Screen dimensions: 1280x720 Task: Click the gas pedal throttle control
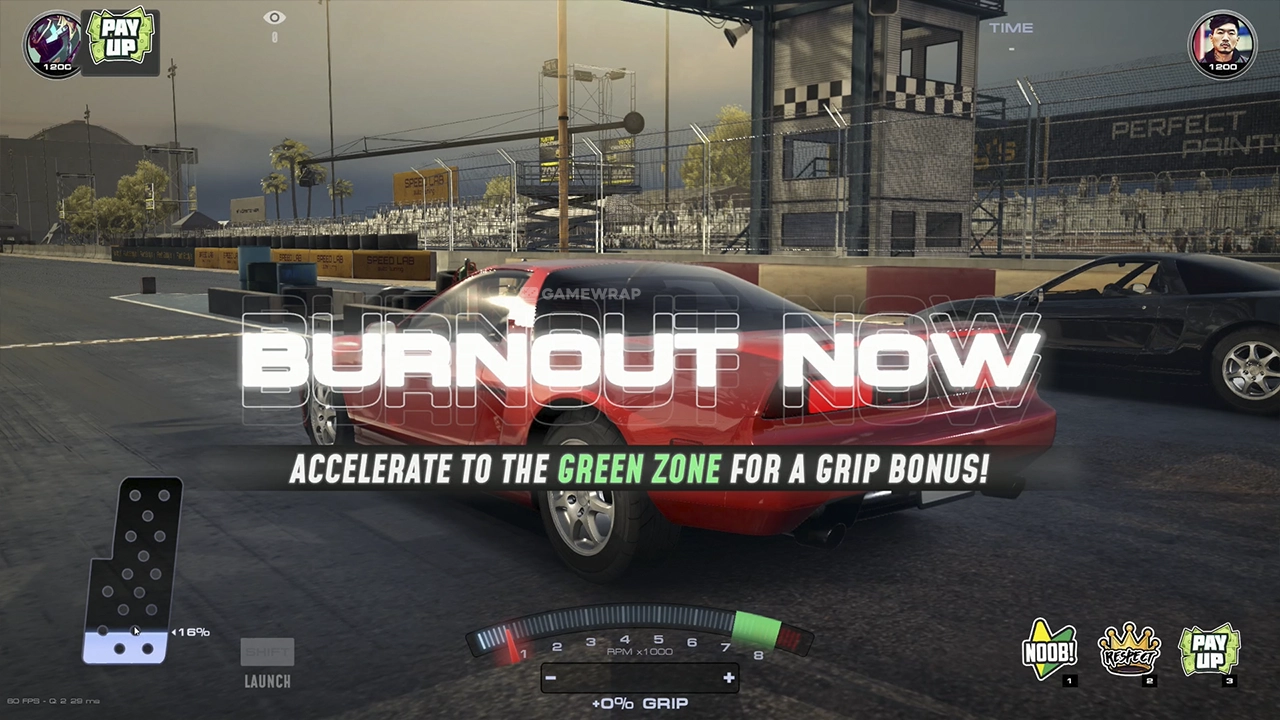click(x=134, y=570)
